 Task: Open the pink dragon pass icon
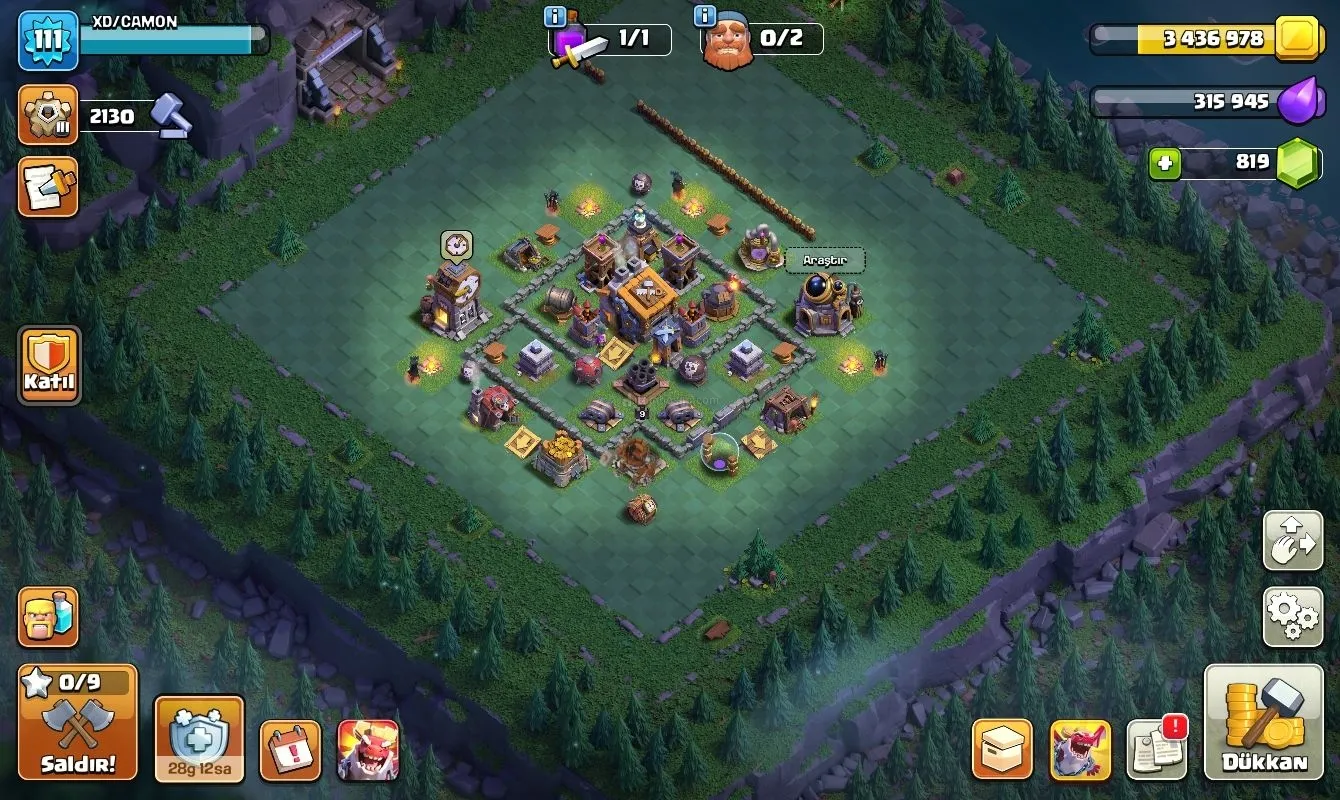(x=1080, y=750)
